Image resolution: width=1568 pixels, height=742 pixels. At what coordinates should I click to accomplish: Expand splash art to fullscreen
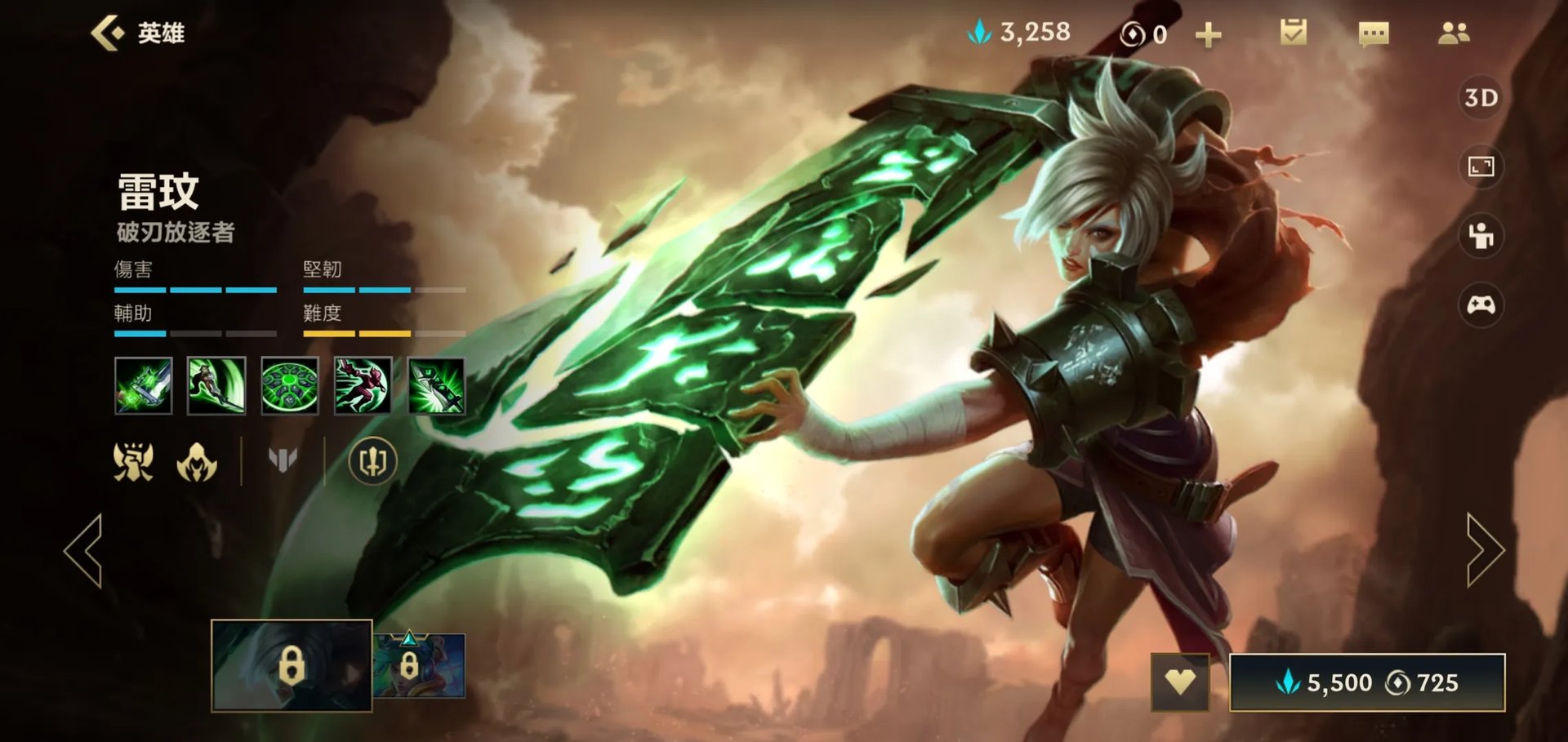click(1481, 167)
